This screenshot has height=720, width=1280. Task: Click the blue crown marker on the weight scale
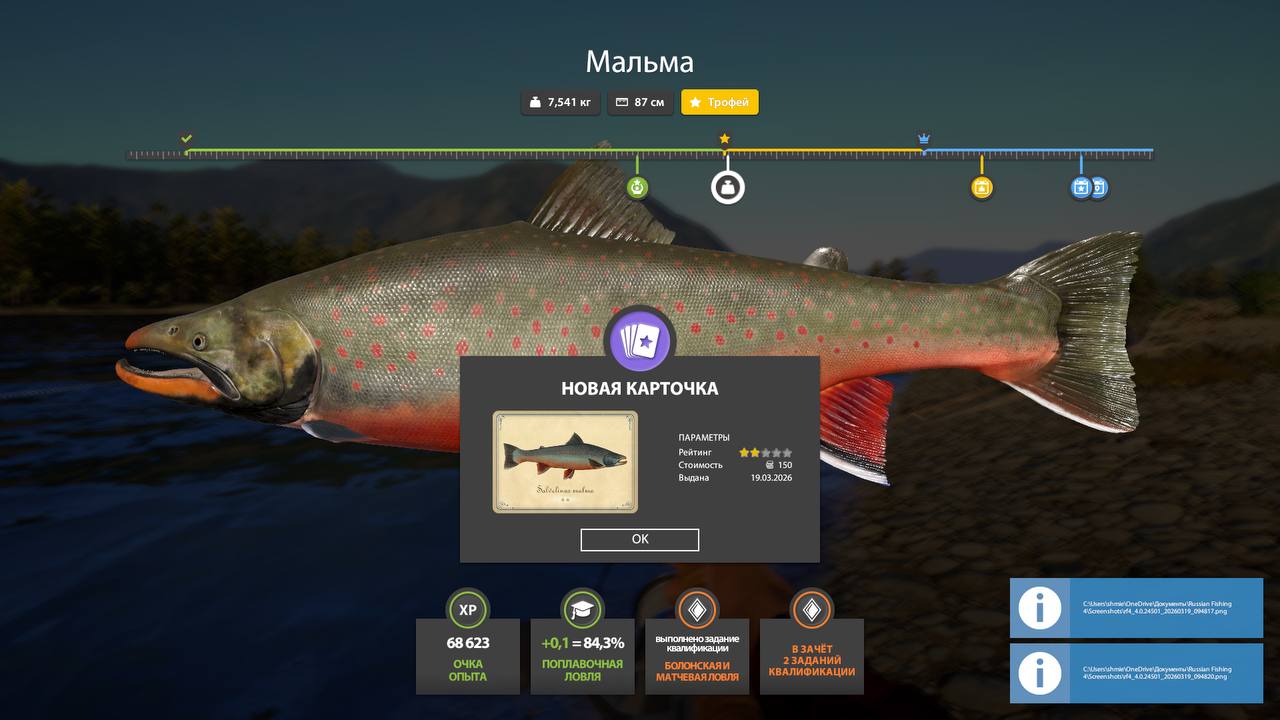923,136
